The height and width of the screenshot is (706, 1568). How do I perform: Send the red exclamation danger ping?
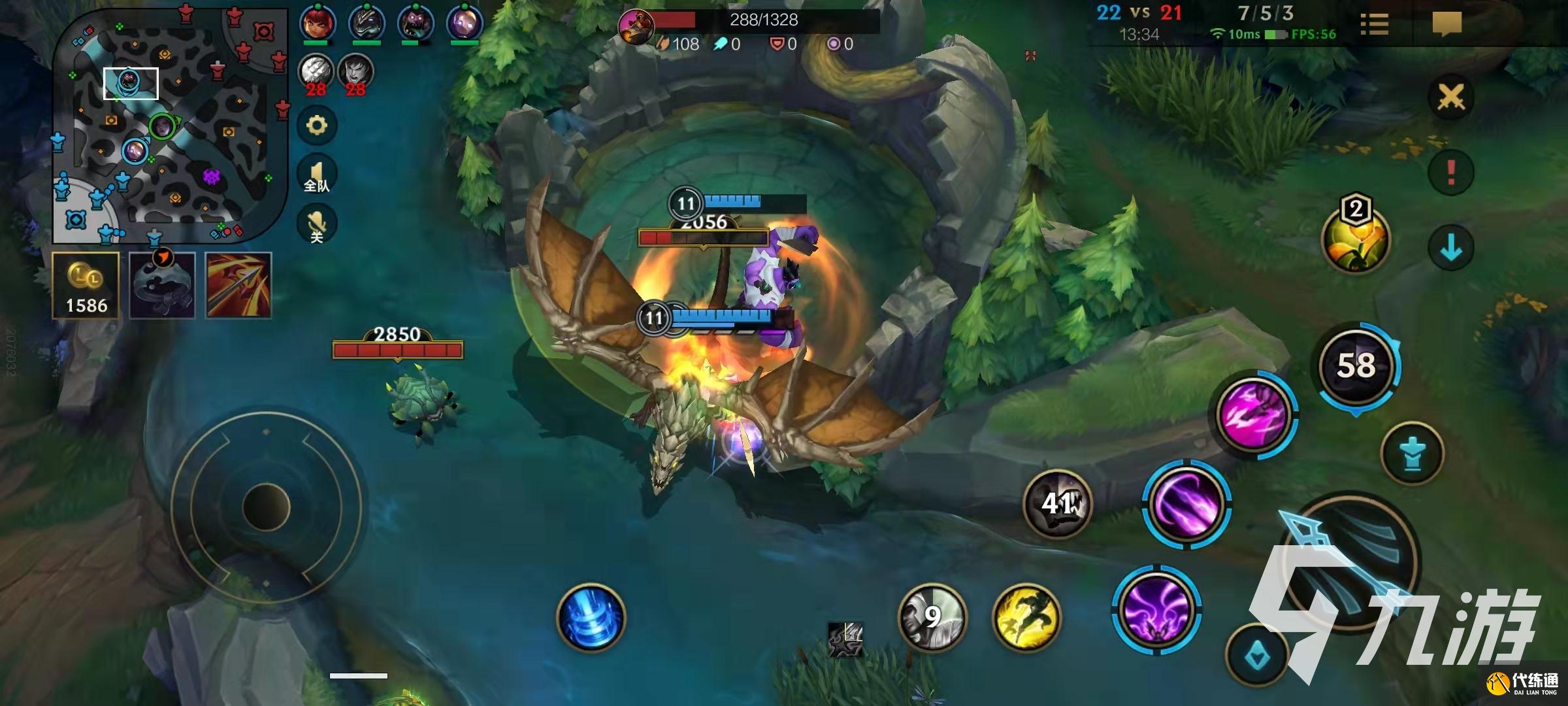point(1450,172)
